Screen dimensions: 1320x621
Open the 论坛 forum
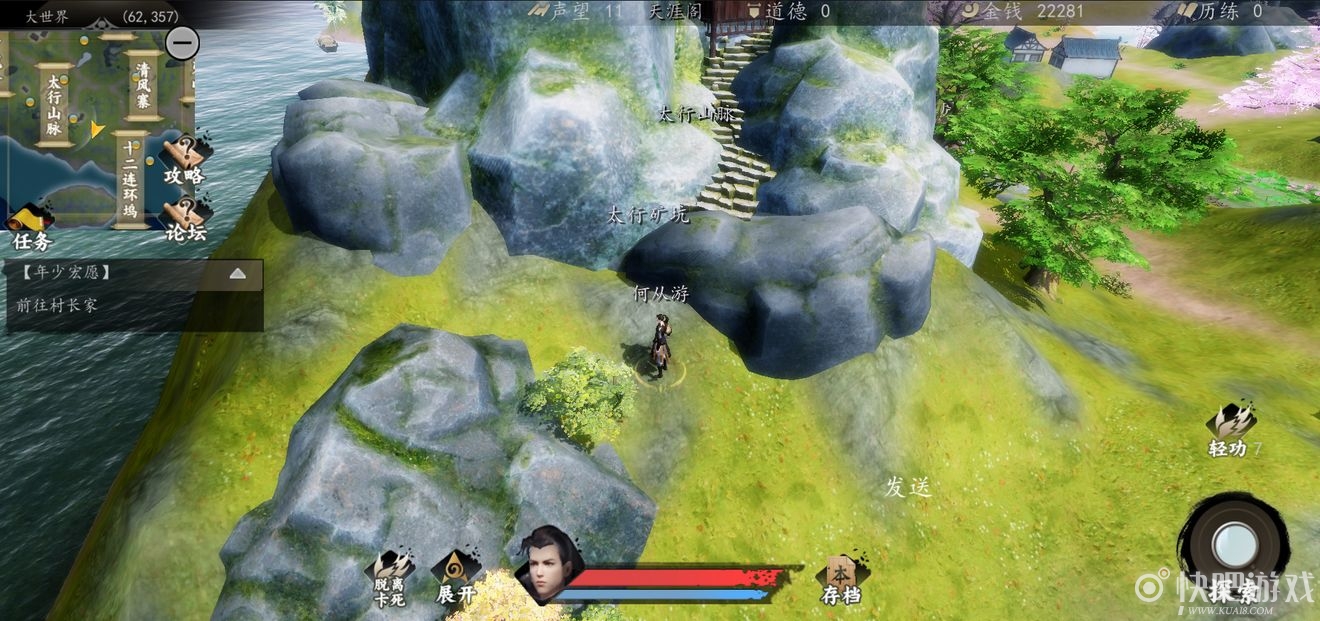[185, 219]
